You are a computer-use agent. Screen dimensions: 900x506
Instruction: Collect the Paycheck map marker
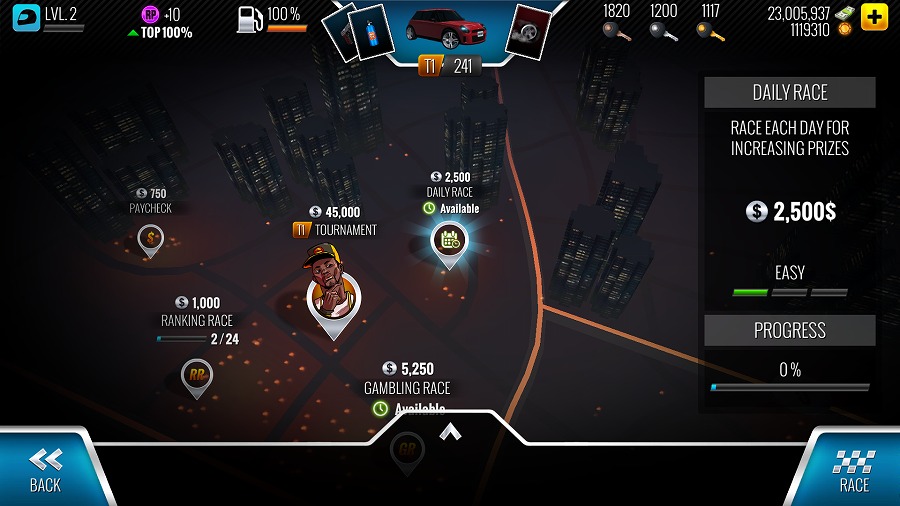(x=151, y=238)
